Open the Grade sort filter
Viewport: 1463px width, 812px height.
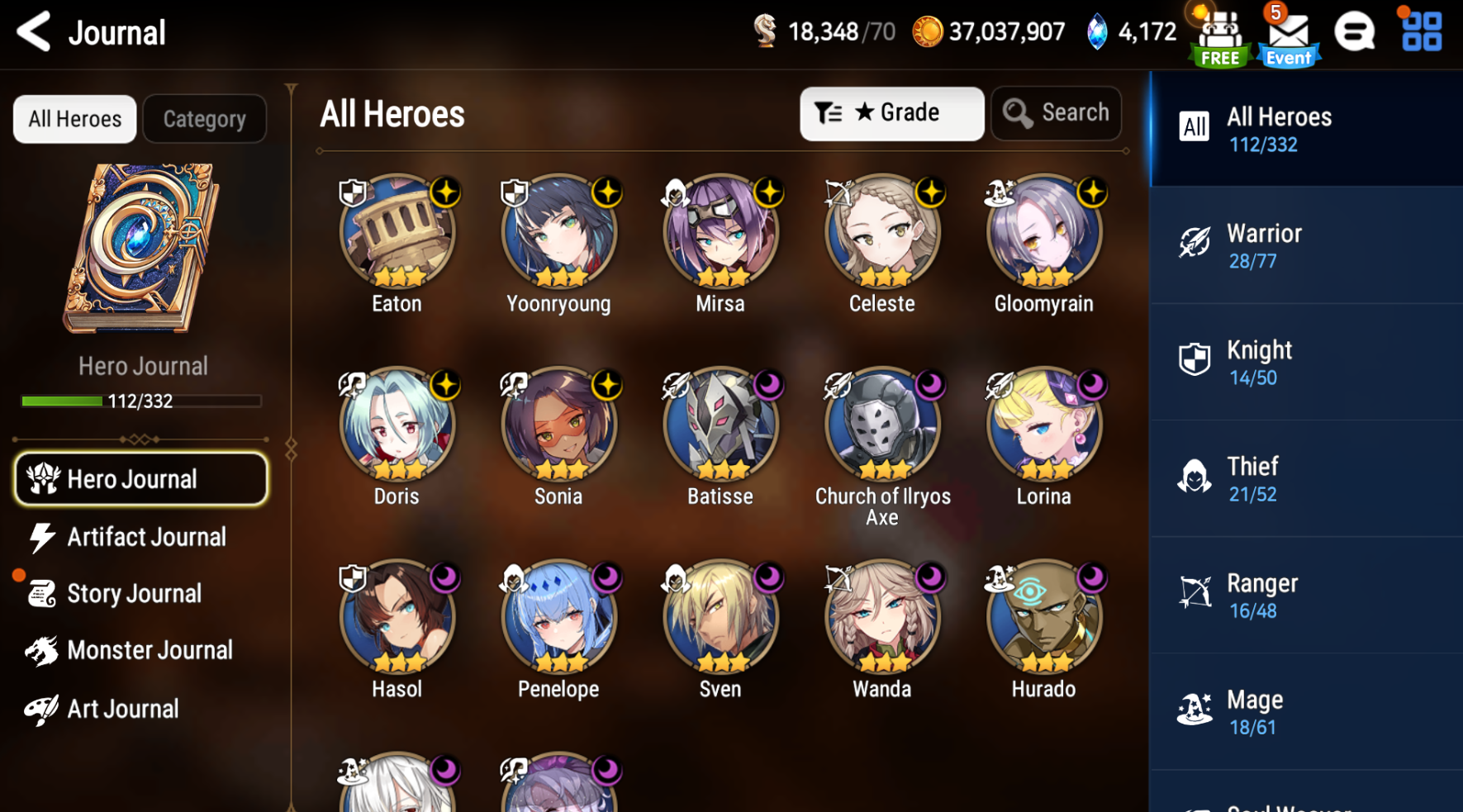(x=891, y=113)
